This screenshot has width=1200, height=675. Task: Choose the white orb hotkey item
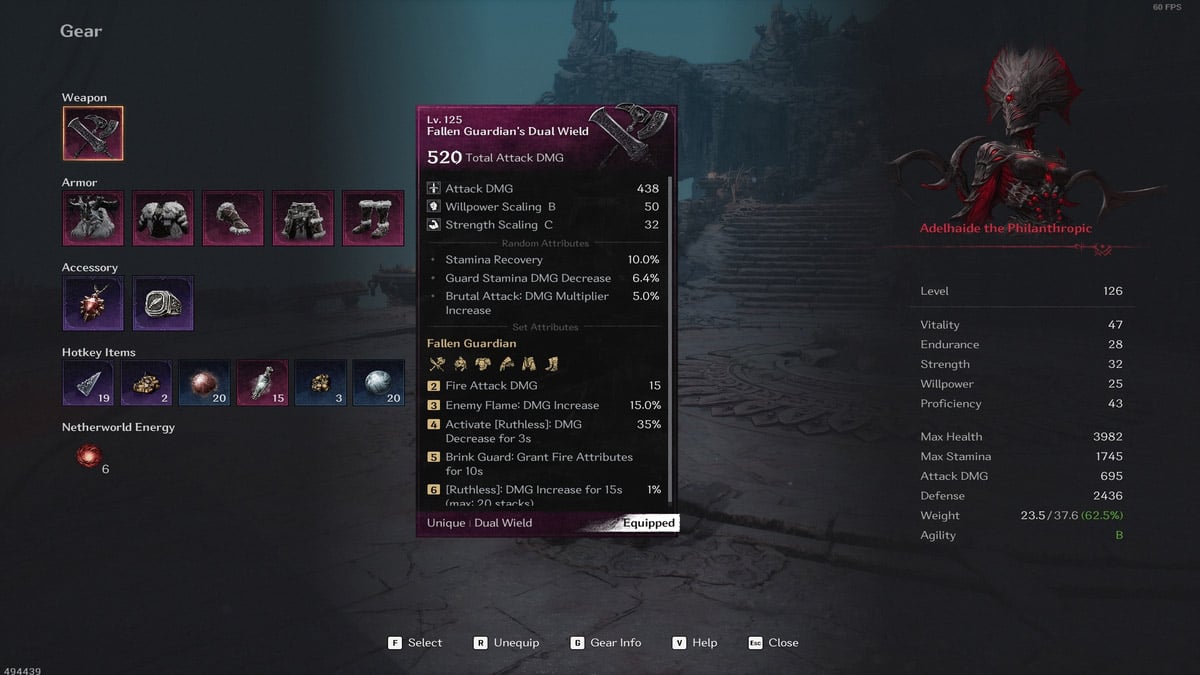pos(380,384)
